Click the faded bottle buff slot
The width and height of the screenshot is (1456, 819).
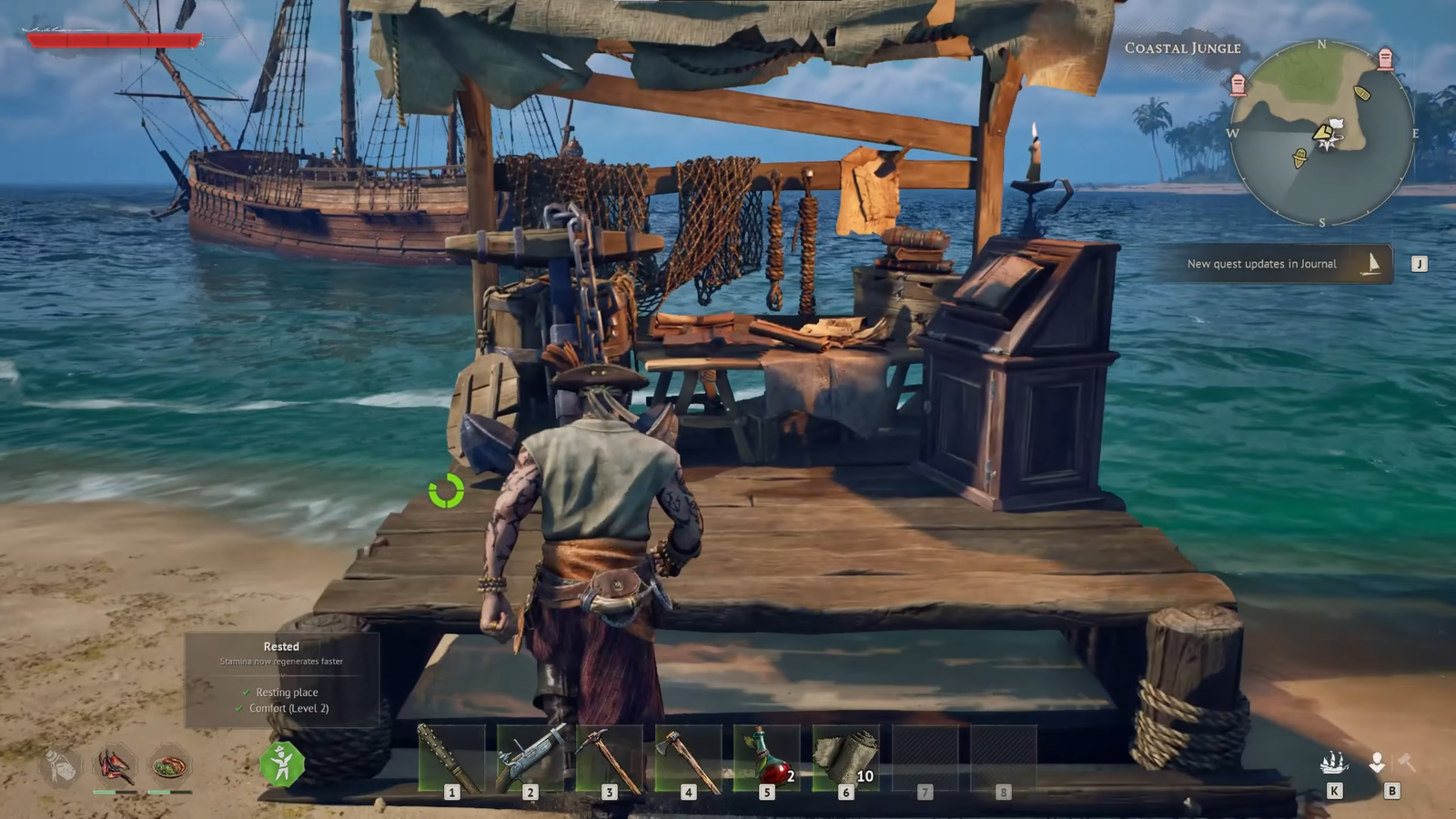click(61, 767)
